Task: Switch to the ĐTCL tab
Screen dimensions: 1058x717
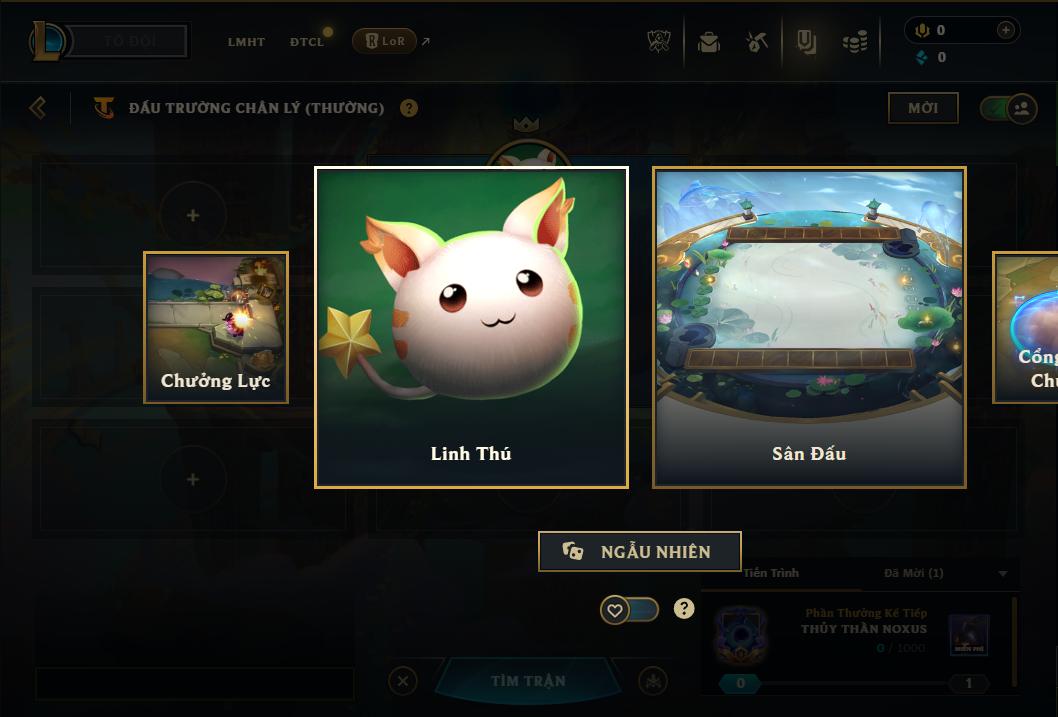Action: click(307, 42)
